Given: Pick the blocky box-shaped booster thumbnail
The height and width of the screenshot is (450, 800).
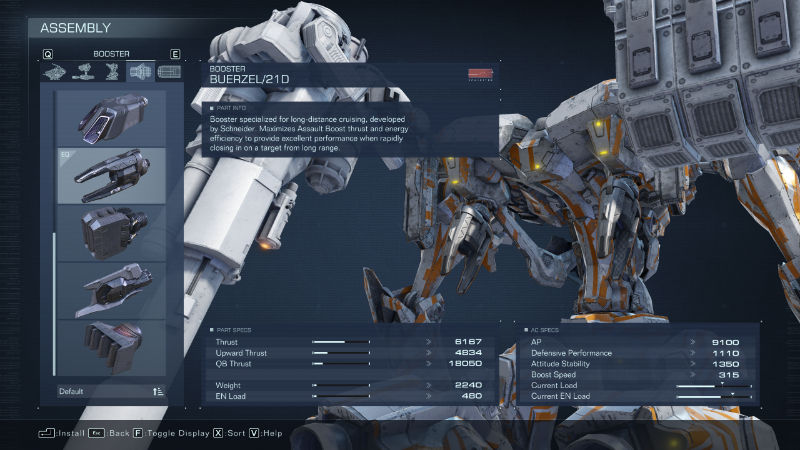Looking at the screenshot, I should (111, 232).
